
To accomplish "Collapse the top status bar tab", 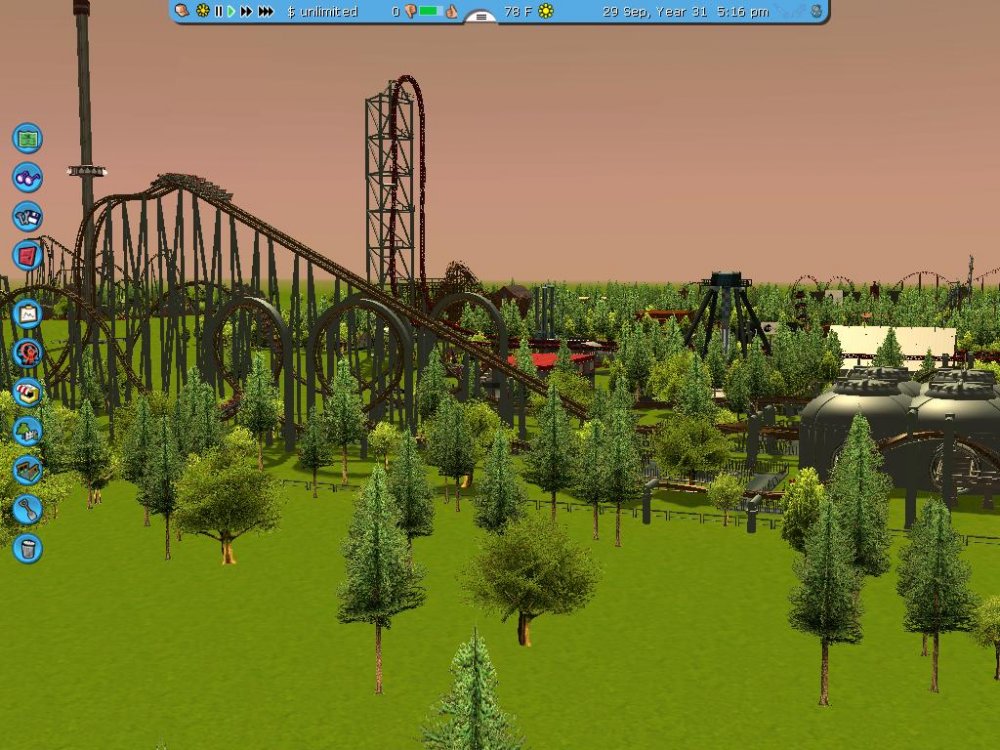I will pos(481,17).
